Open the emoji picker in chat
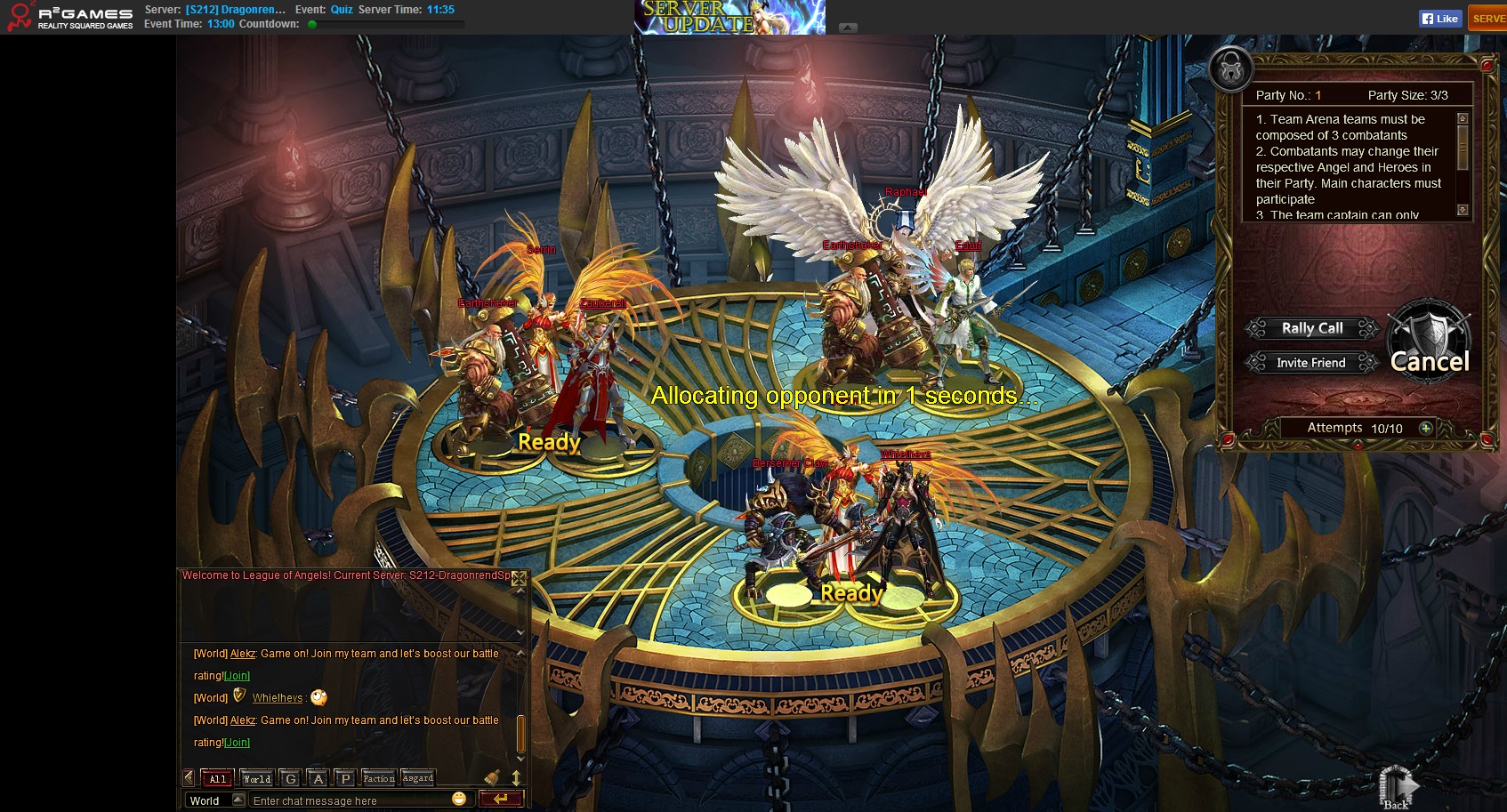 click(459, 799)
